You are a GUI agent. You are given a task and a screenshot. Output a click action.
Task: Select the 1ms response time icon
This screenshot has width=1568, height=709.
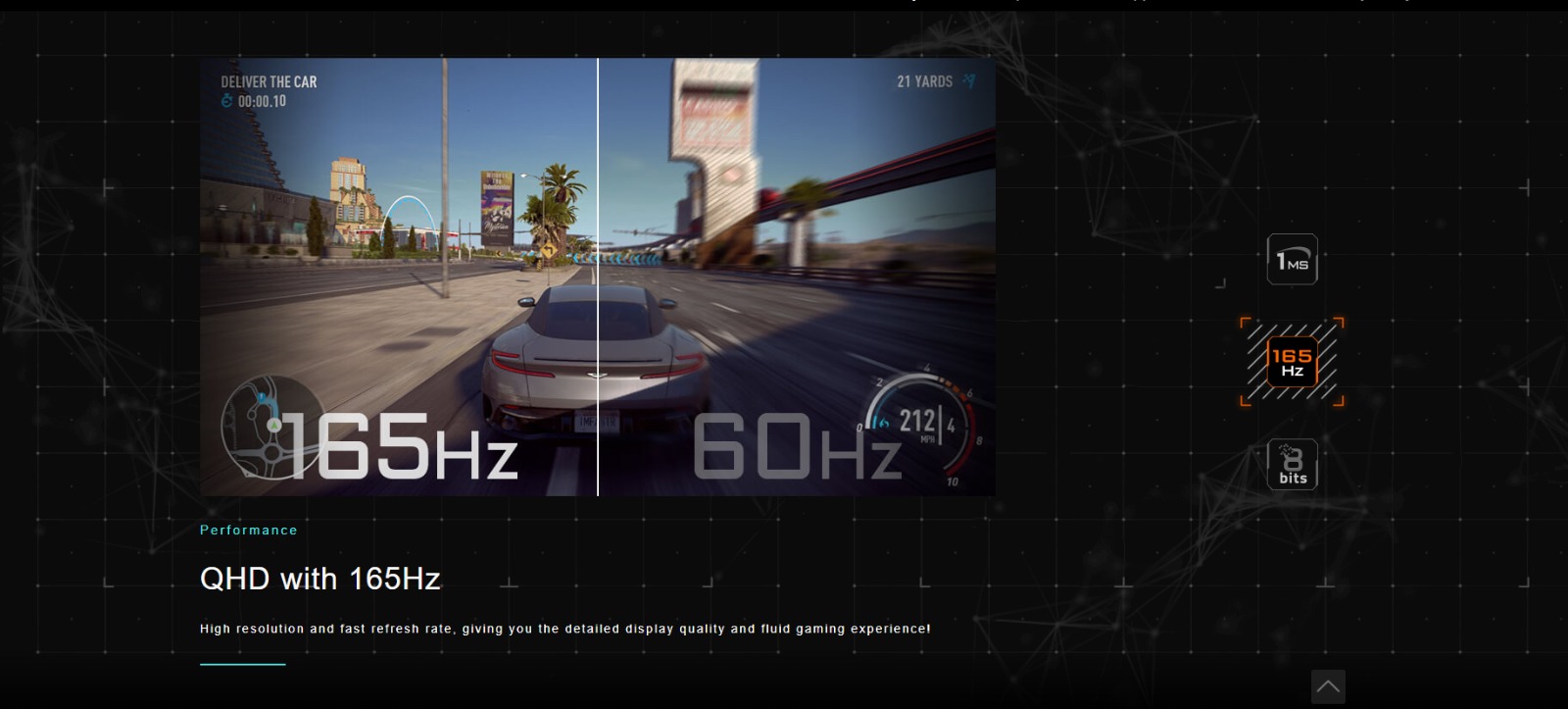(1292, 260)
